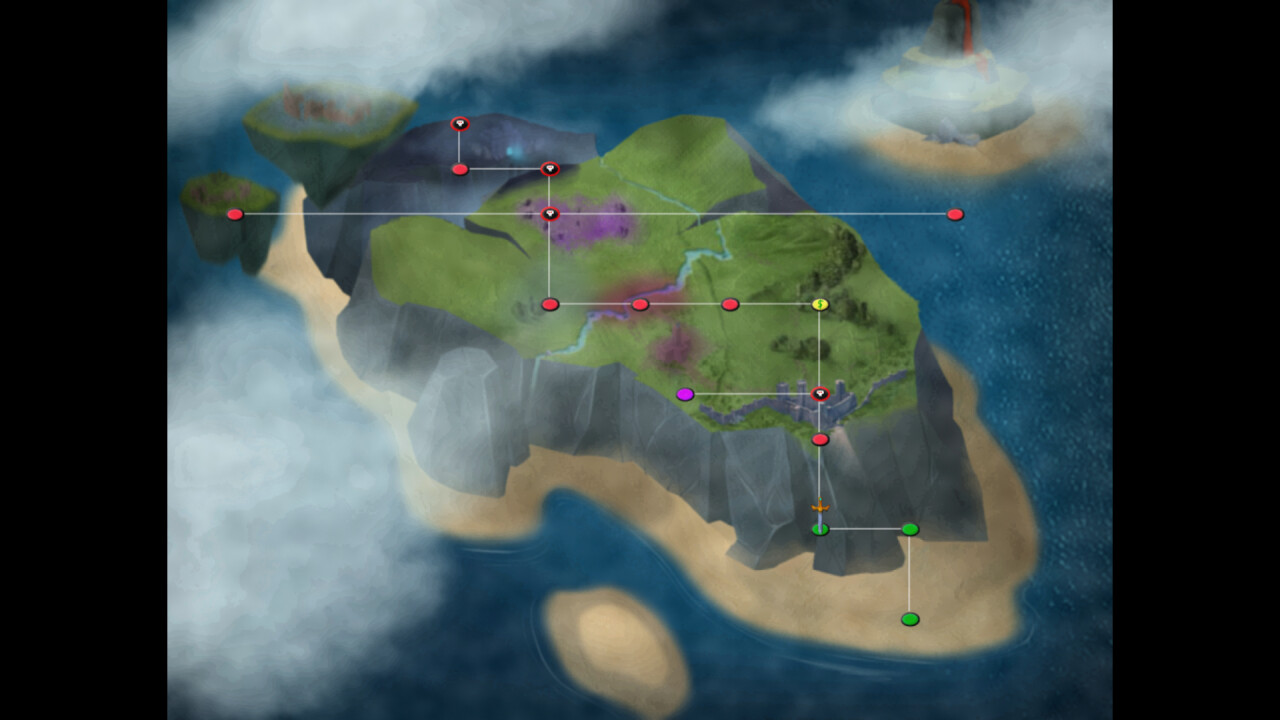Click the red node just below the castle level

(x=819, y=438)
